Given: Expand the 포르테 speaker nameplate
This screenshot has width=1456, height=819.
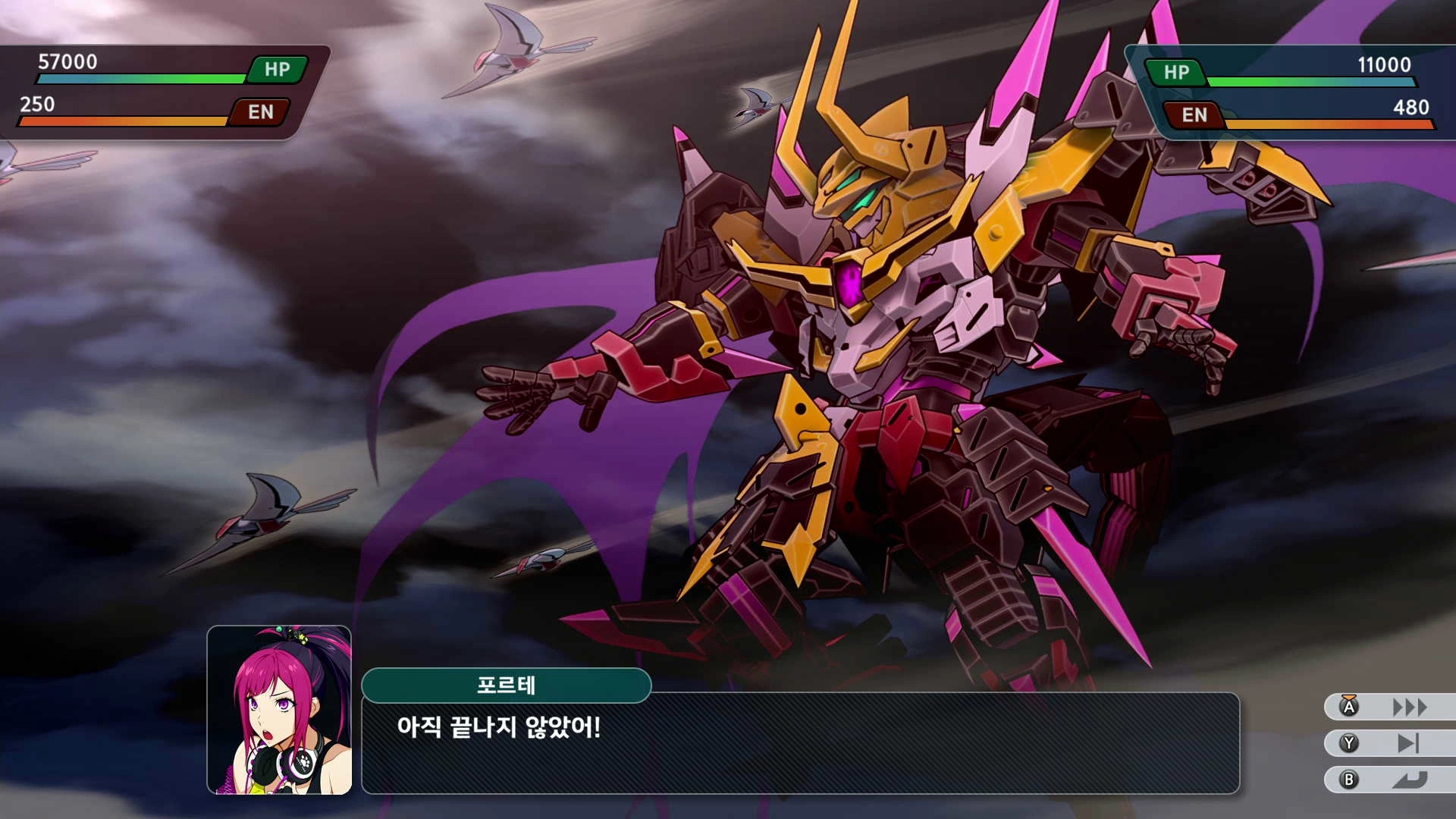Looking at the screenshot, I should click(507, 685).
